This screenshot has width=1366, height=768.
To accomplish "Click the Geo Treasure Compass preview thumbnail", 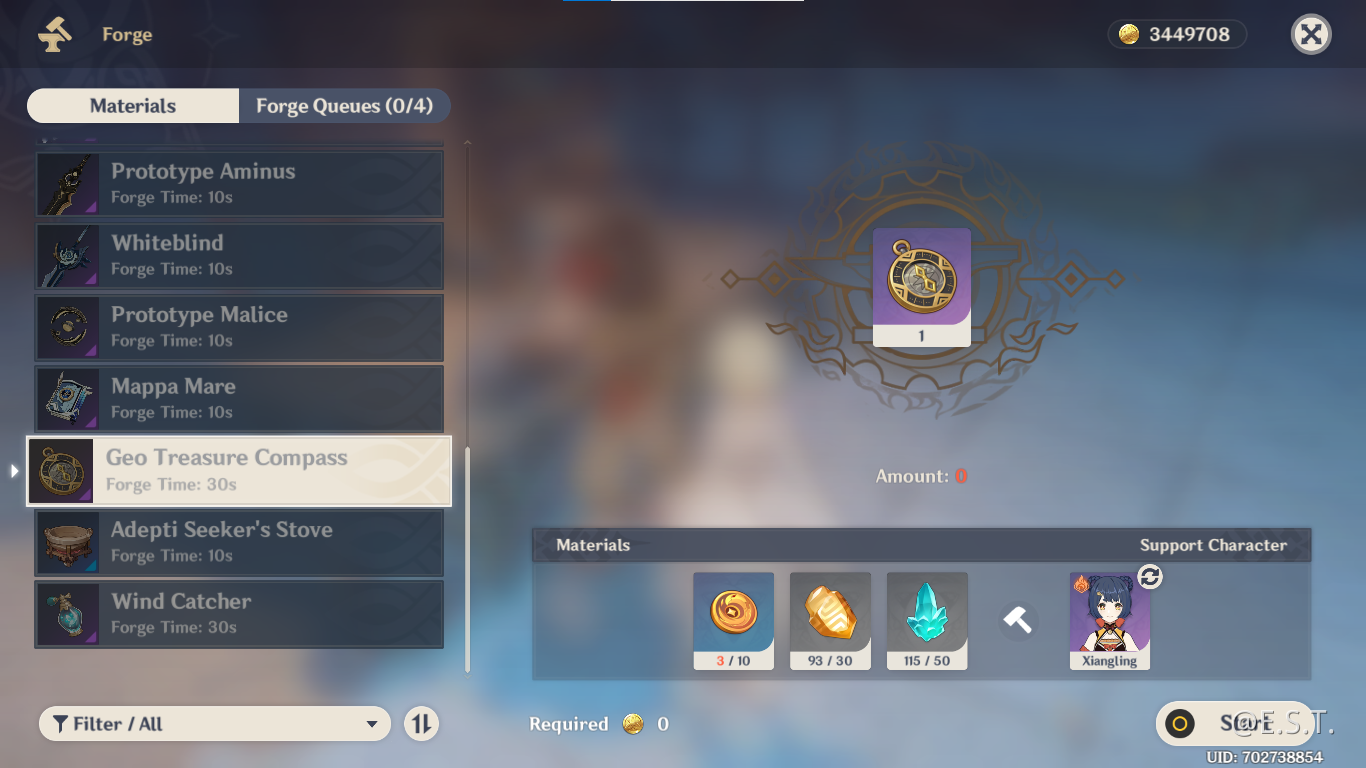I will (x=921, y=286).
